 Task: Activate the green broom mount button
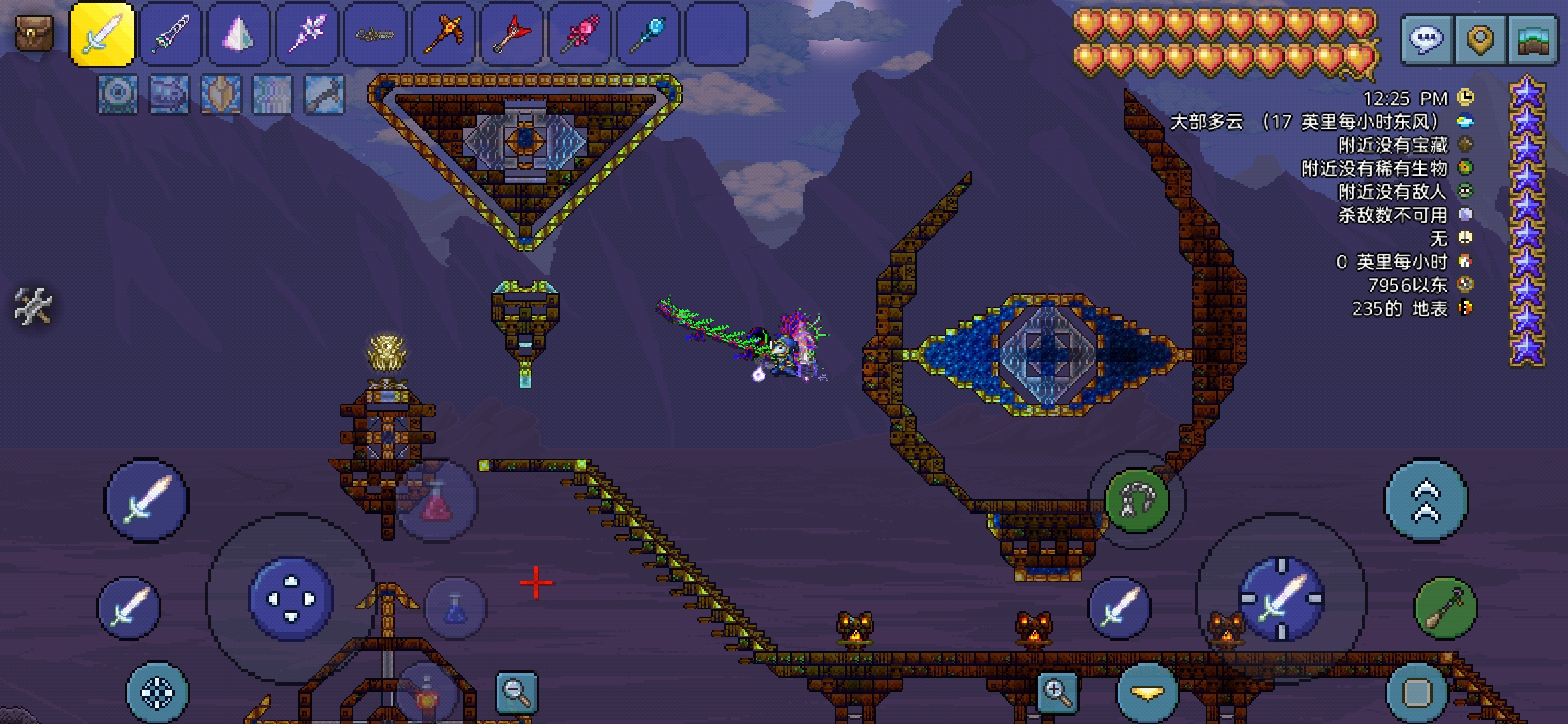[1445, 608]
